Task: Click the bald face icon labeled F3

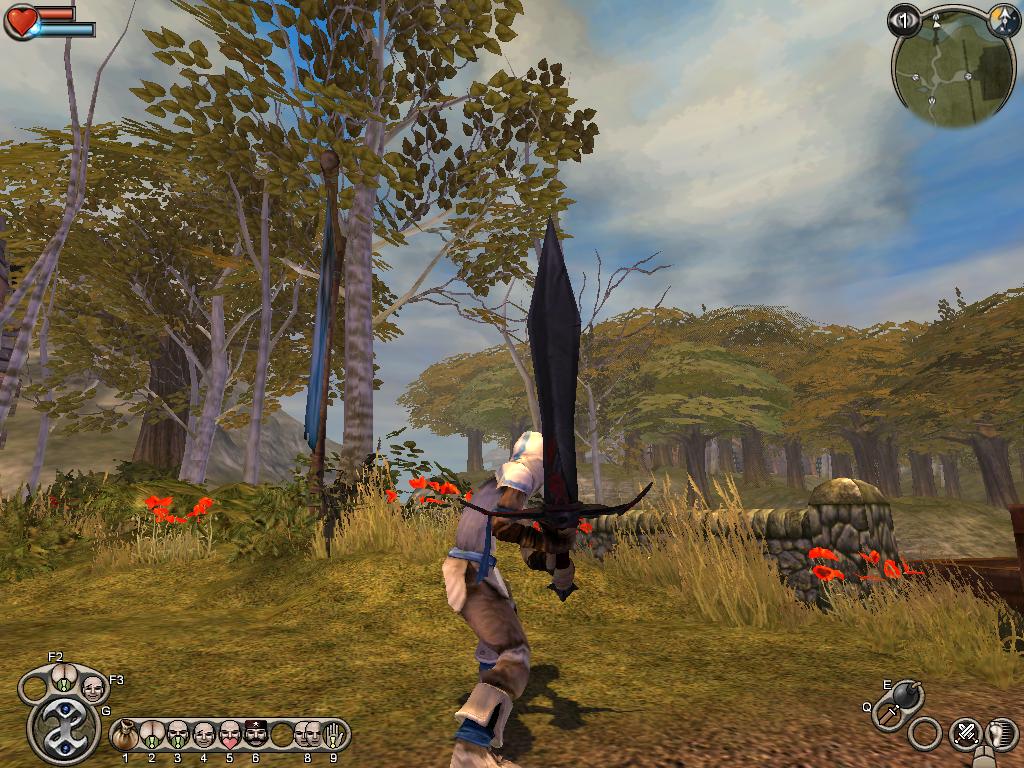Action: 93,688
